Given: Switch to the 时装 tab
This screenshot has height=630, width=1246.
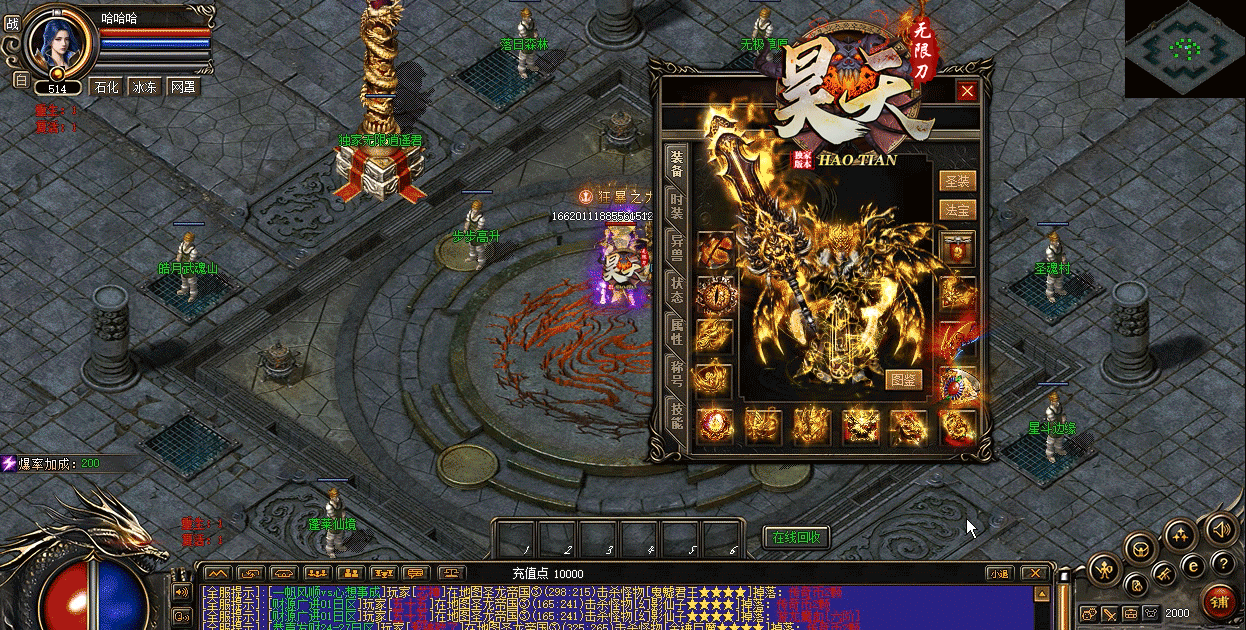Looking at the screenshot, I should pos(677,206).
